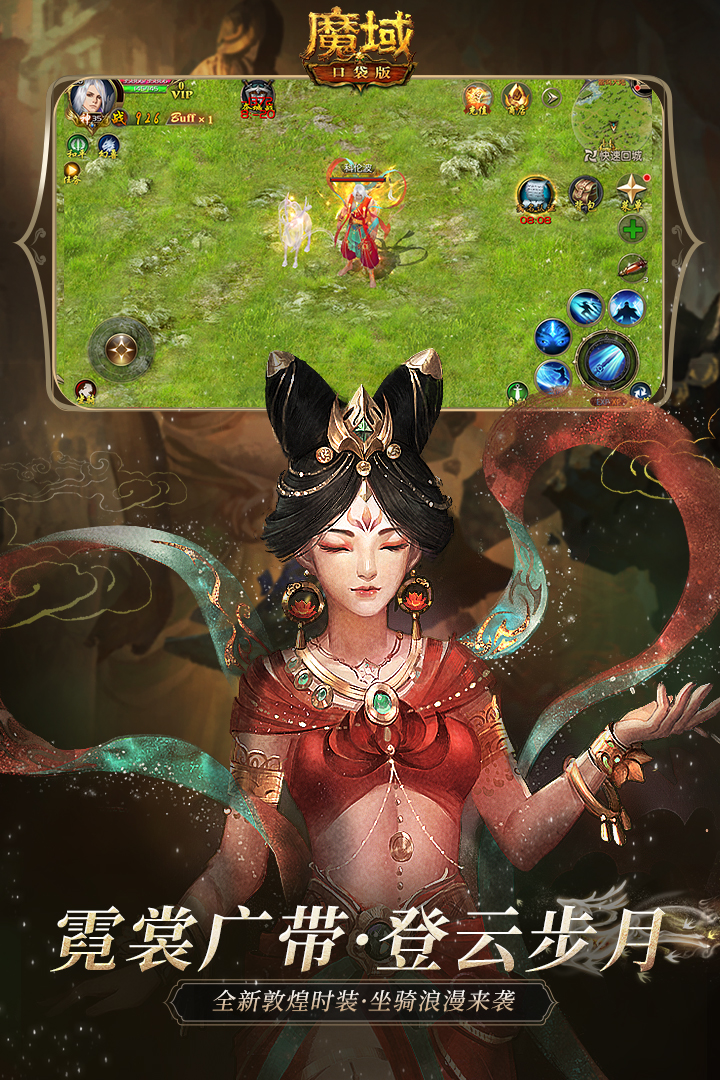
Task: Tap the virtual joystick
Action: tap(121, 349)
